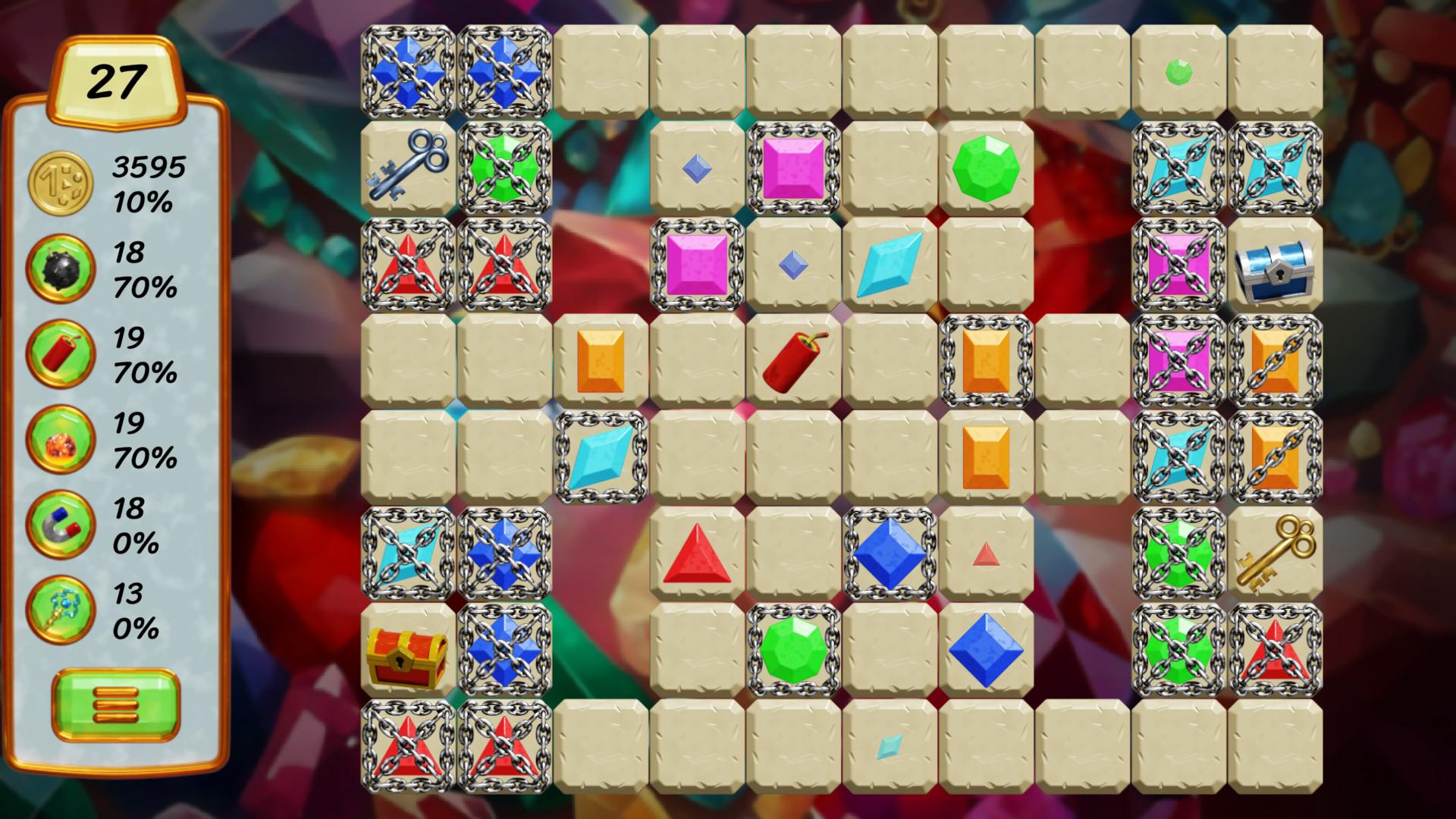Open the red treasure chest on the left
The image size is (1456, 819).
404,654
